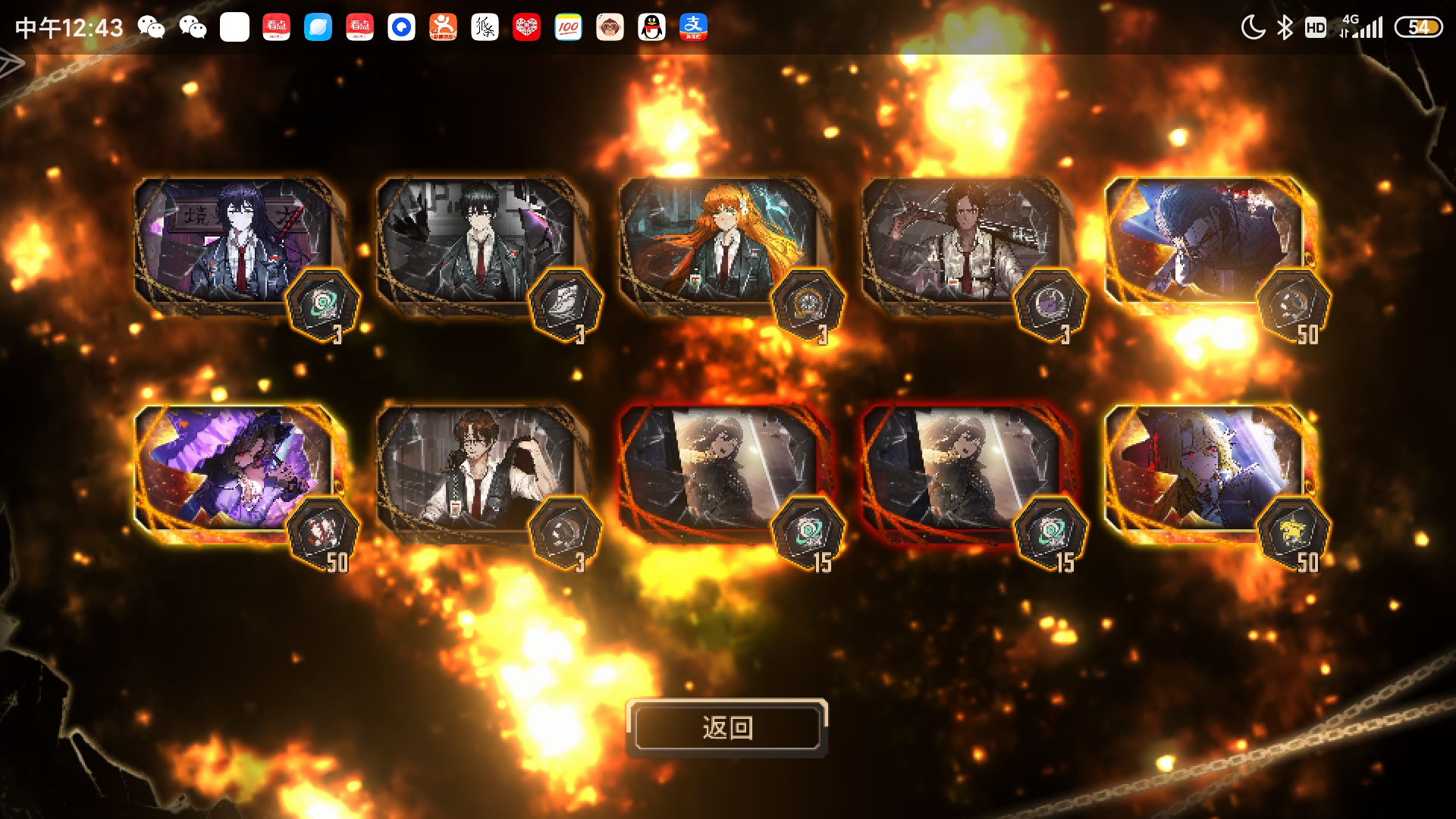This screenshot has height=819, width=1456.
Task: Select the man carrying a bat card
Action: point(963,243)
